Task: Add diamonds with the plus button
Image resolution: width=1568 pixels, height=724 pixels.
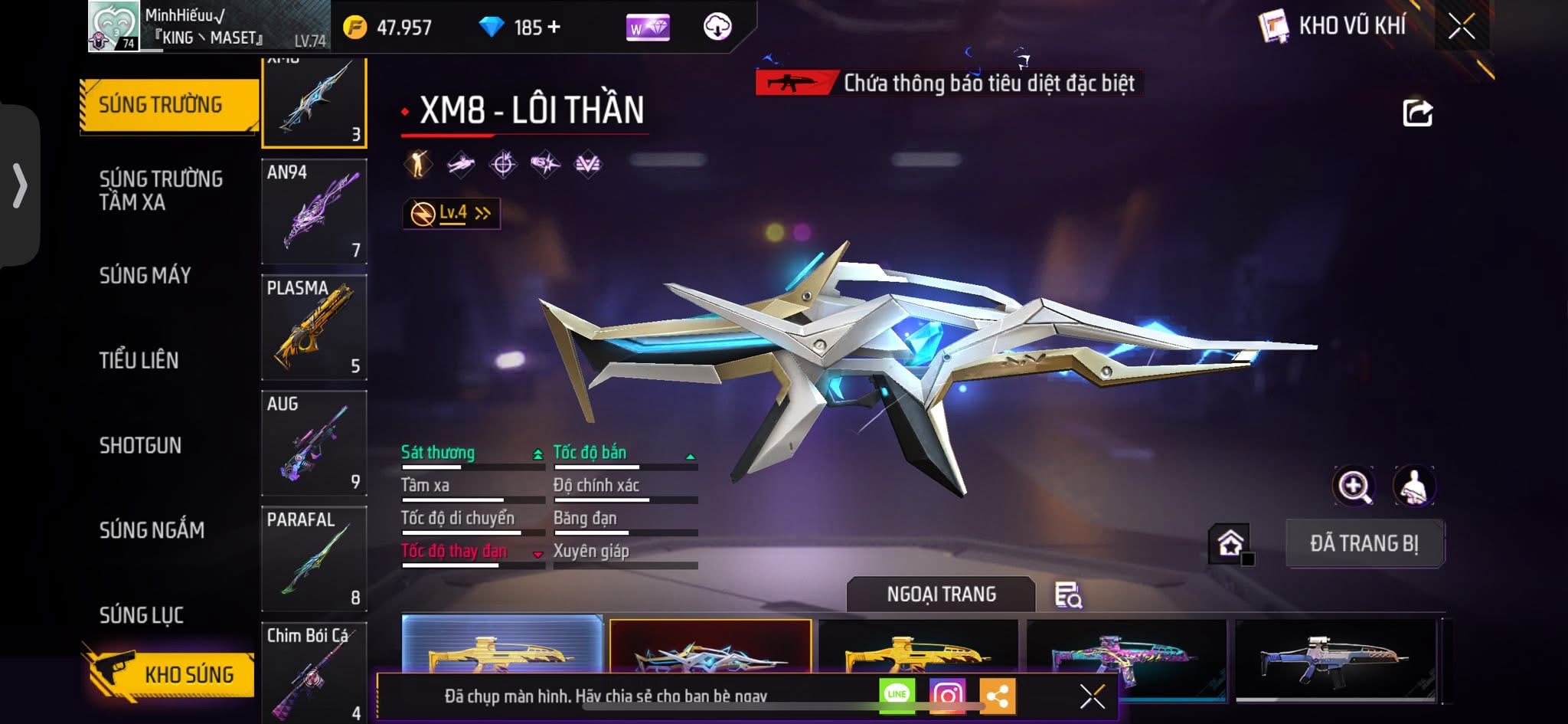Action: (554, 28)
